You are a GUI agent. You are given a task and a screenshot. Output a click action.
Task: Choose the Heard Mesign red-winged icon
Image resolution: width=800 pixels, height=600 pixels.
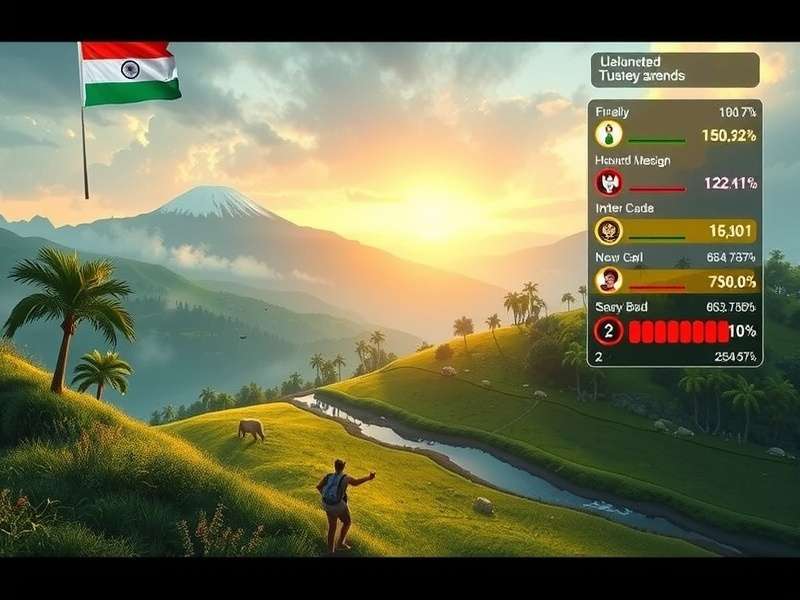(x=609, y=183)
